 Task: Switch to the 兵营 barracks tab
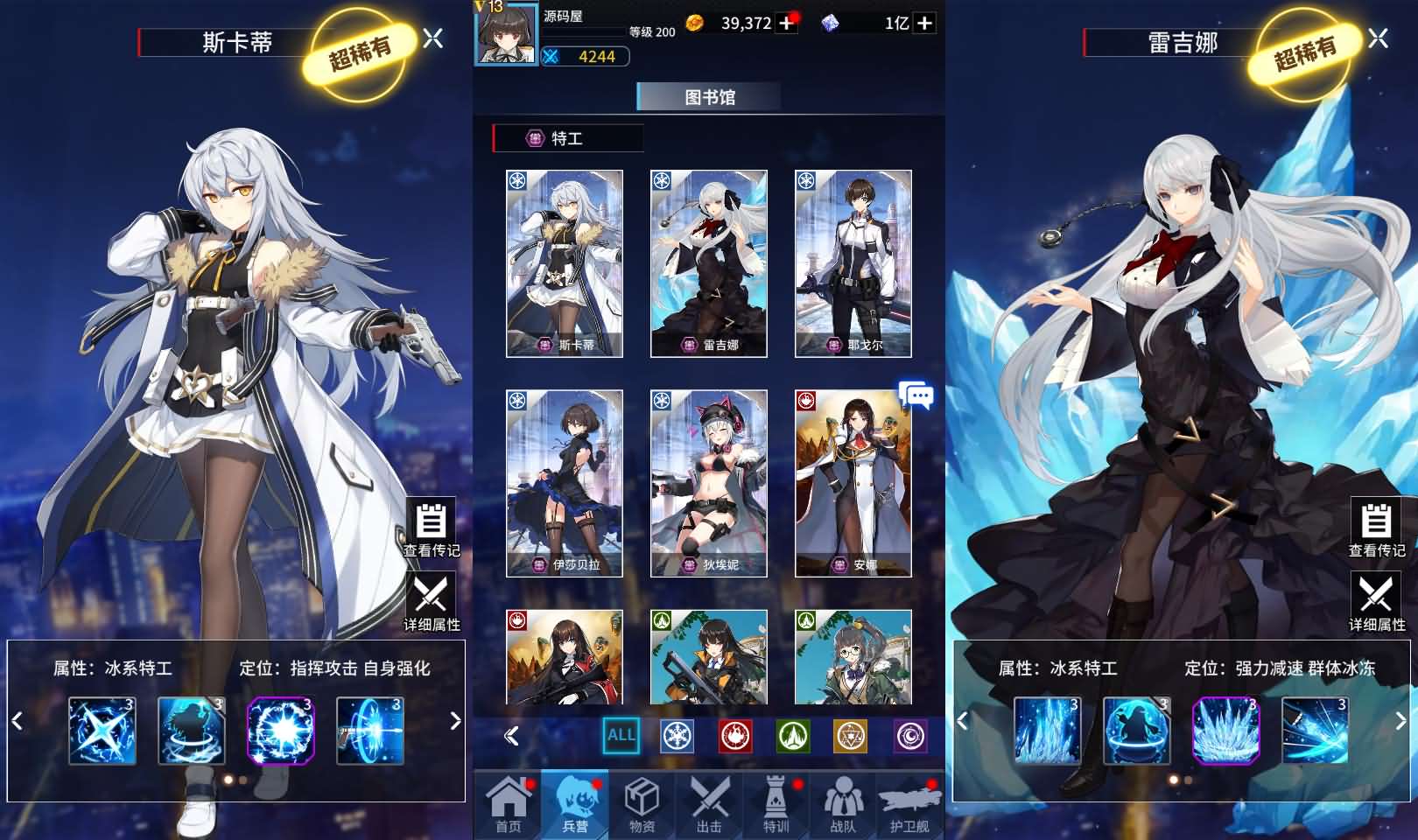tap(573, 803)
